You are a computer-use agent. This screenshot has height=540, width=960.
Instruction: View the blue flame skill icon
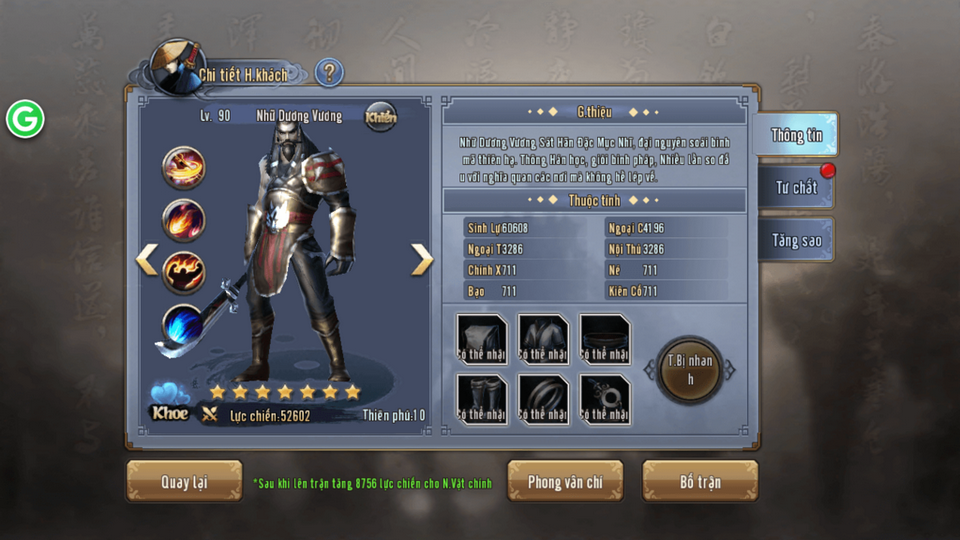(184, 326)
